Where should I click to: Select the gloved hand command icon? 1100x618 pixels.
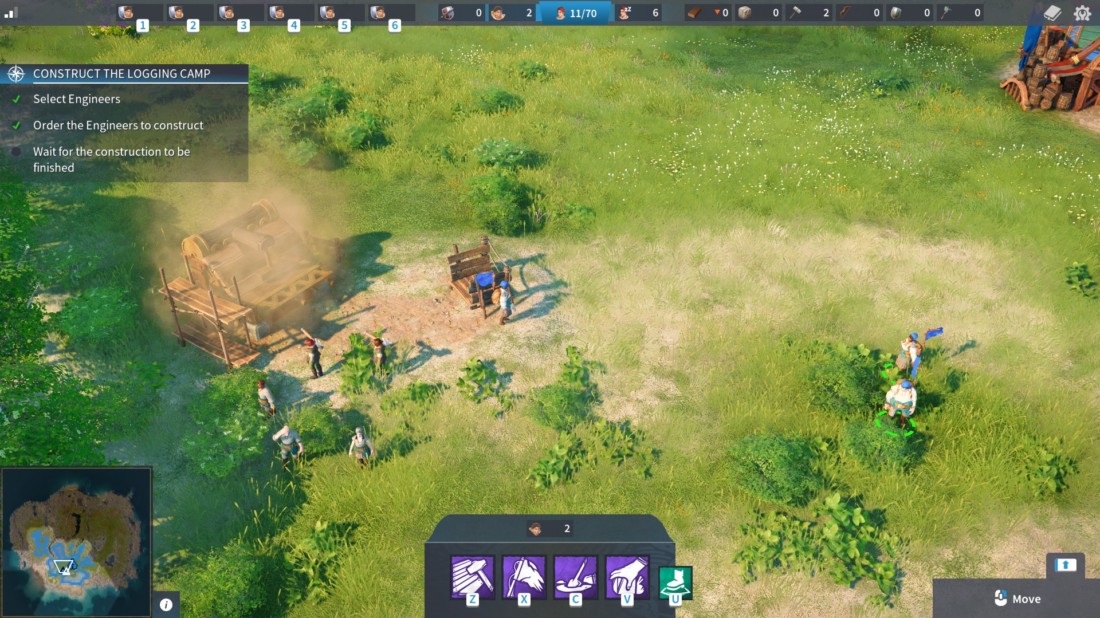627,577
